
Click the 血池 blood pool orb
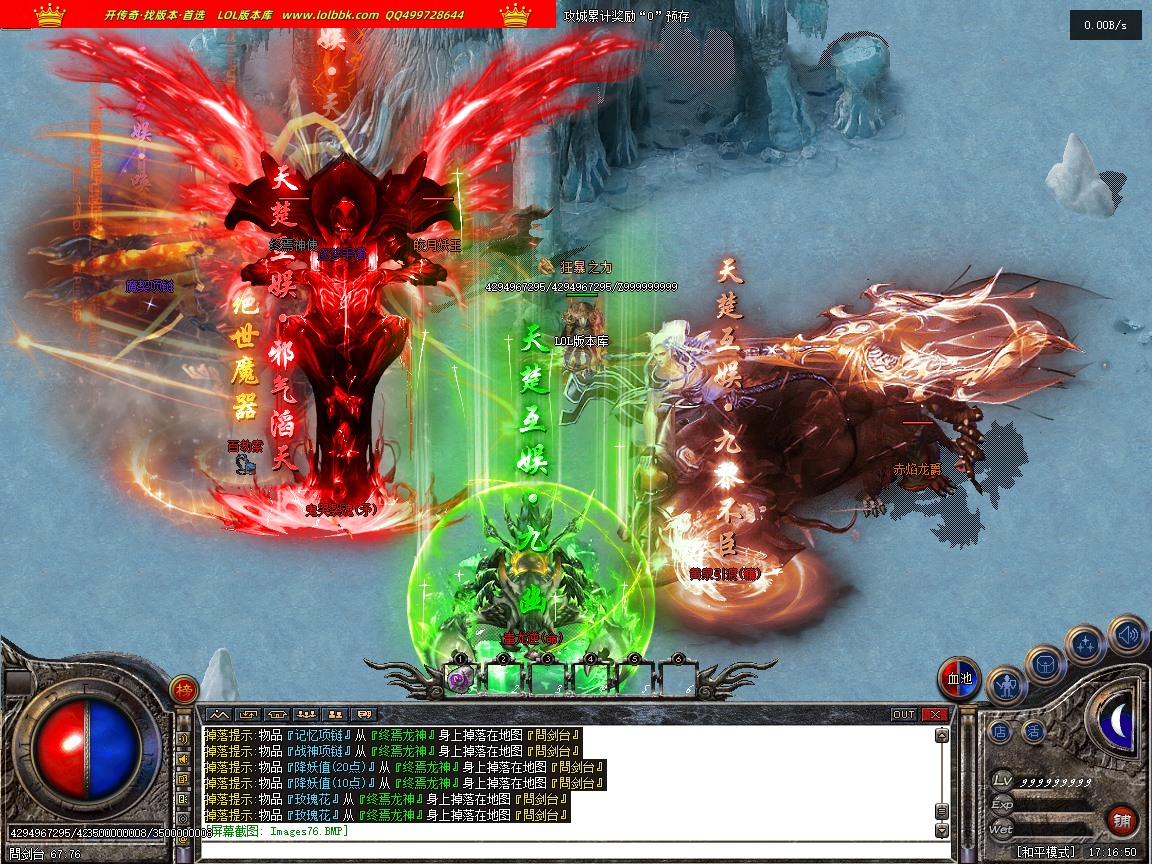[959, 679]
